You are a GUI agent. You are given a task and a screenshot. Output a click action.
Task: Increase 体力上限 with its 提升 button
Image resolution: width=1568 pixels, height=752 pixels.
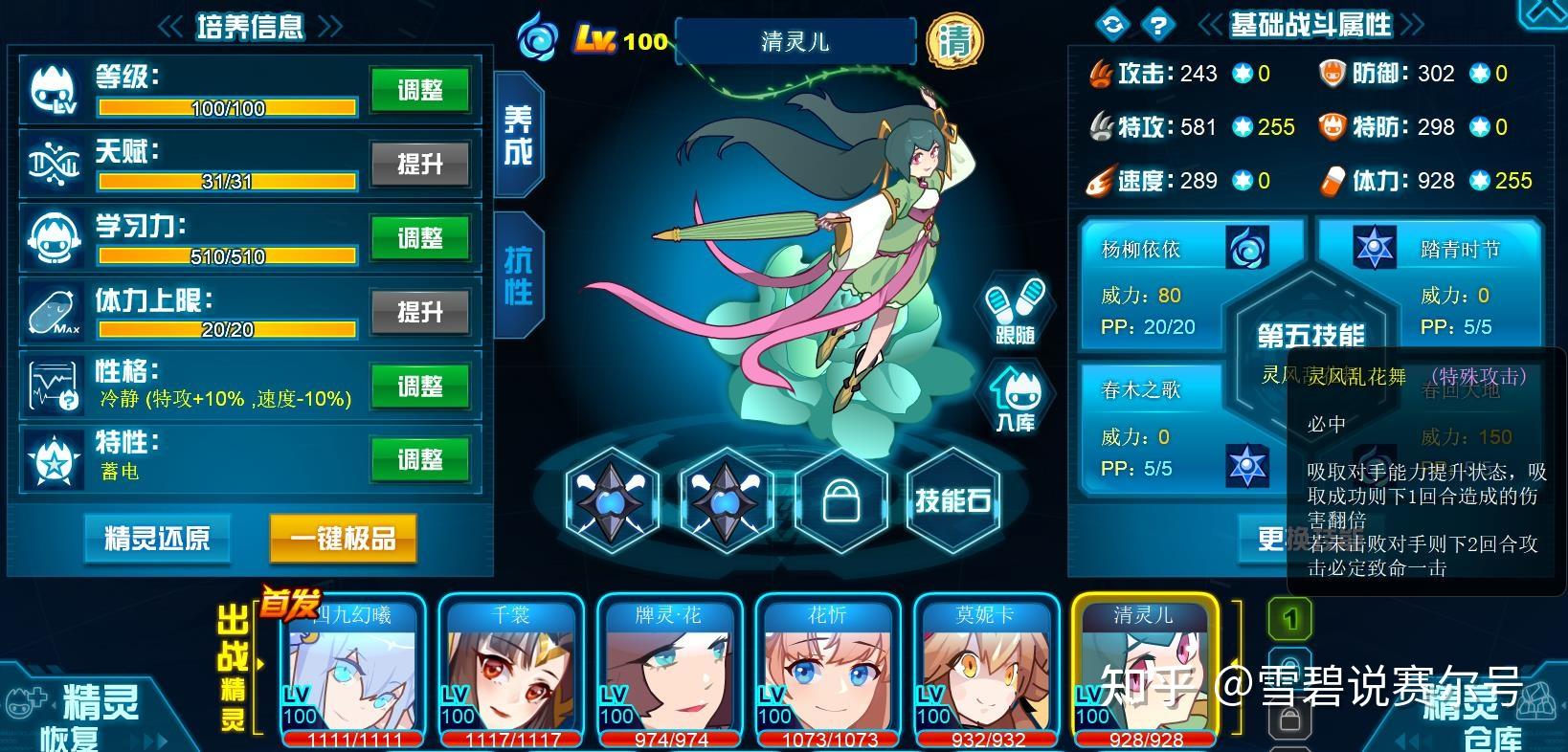(x=419, y=312)
